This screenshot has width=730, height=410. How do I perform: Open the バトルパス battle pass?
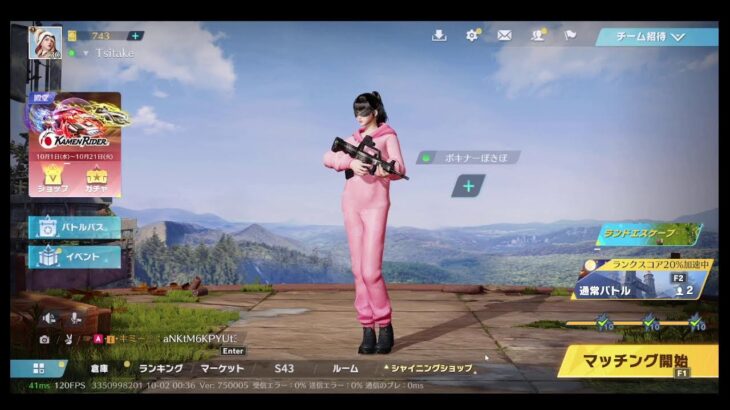pos(75,227)
